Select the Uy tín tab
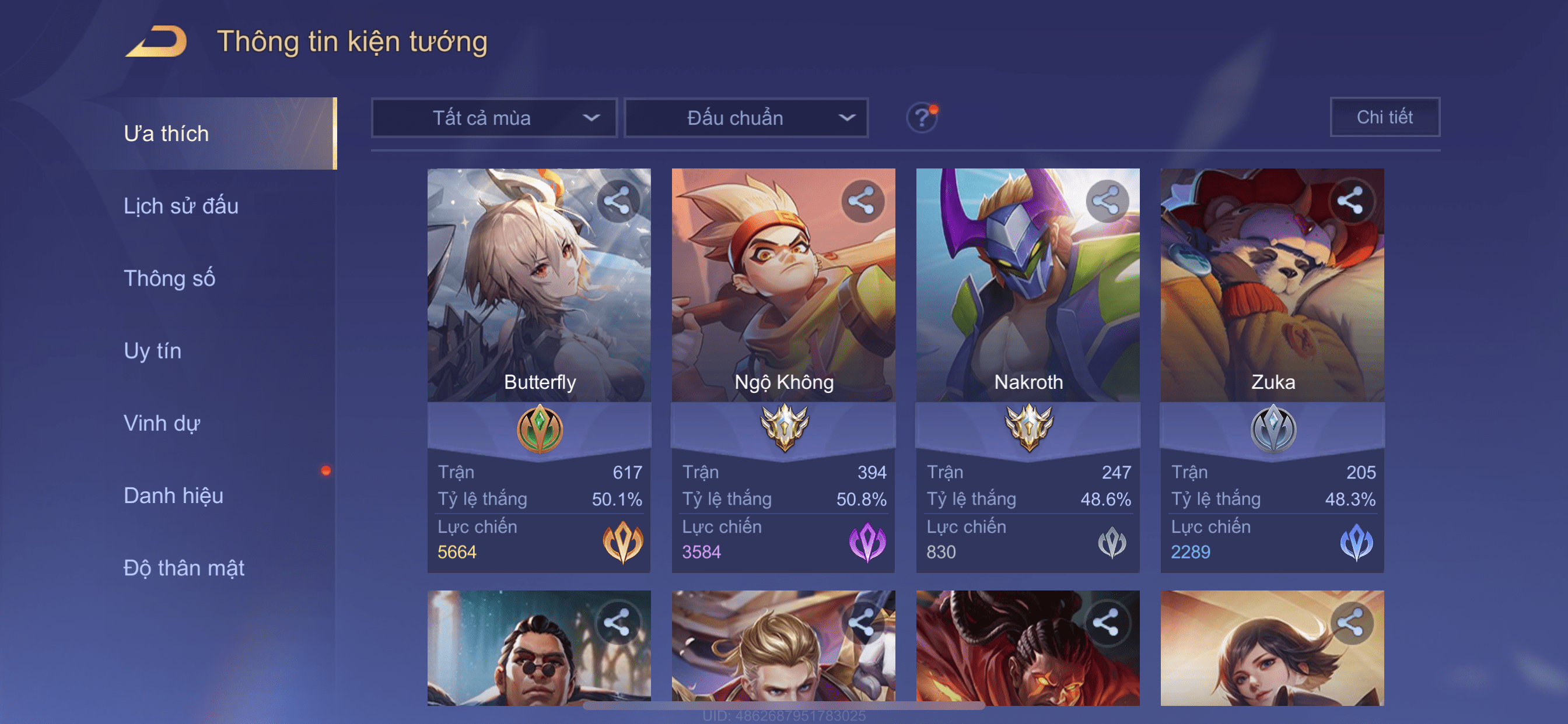Screen dimensions: 1568x724 point(152,350)
